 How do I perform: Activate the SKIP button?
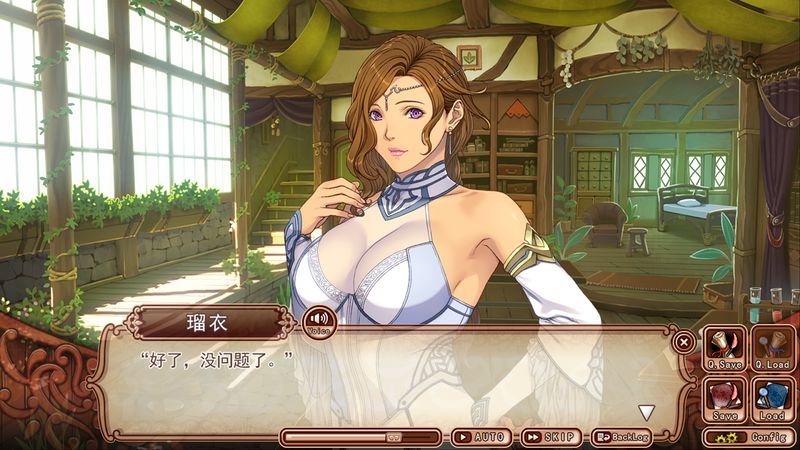coord(551,437)
